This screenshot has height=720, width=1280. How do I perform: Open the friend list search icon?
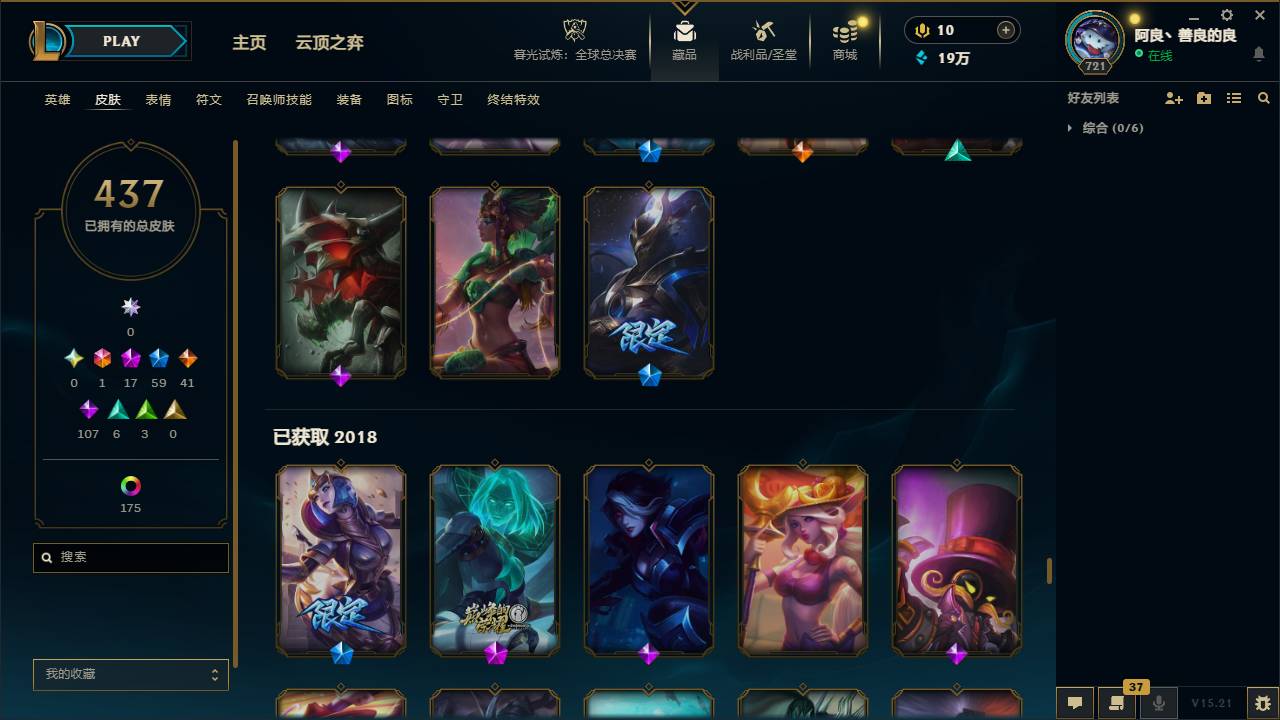point(1263,97)
